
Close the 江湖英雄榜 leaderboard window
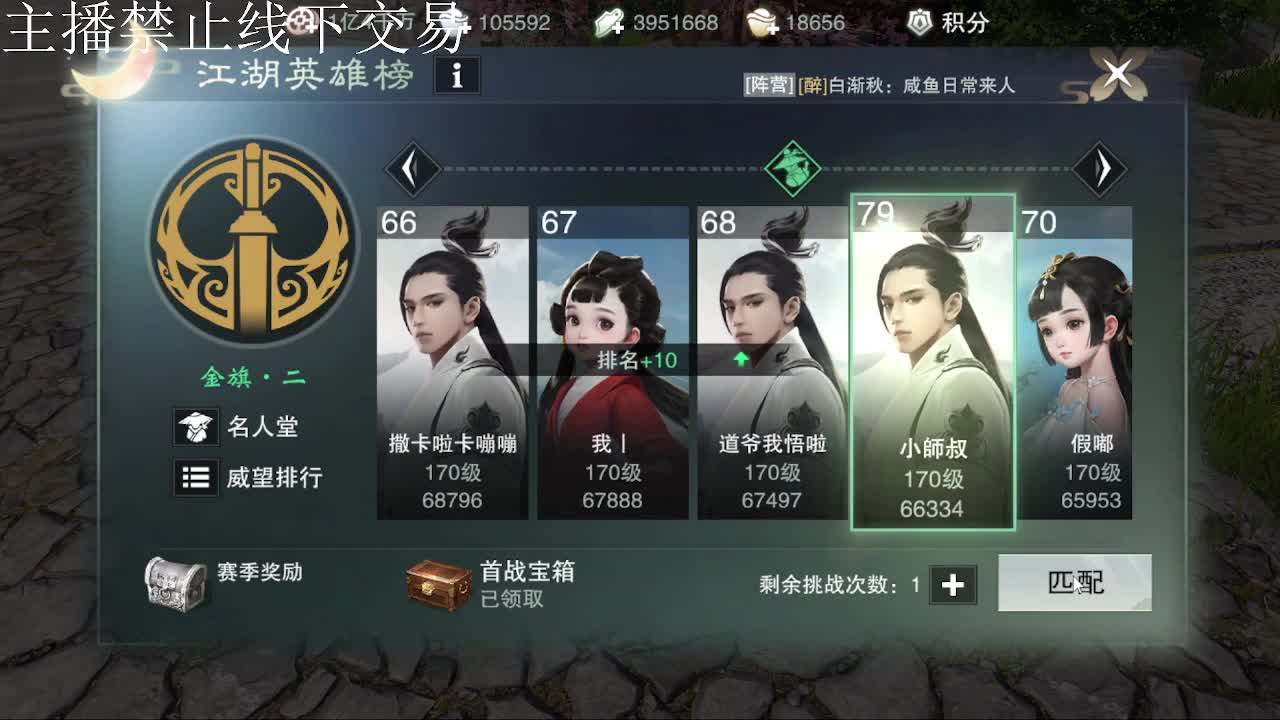1117,73
